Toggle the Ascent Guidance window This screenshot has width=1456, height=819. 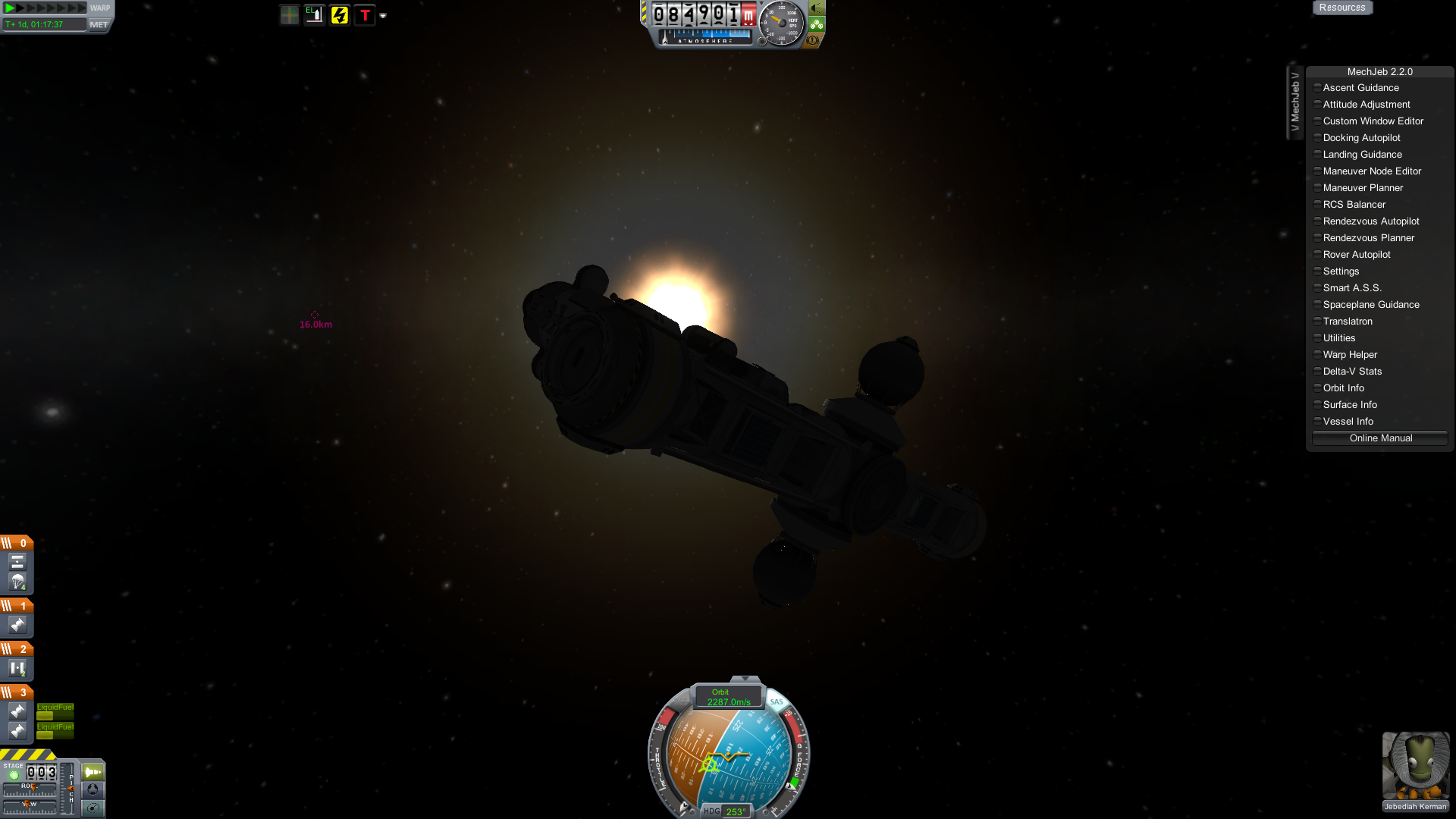[1360, 88]
